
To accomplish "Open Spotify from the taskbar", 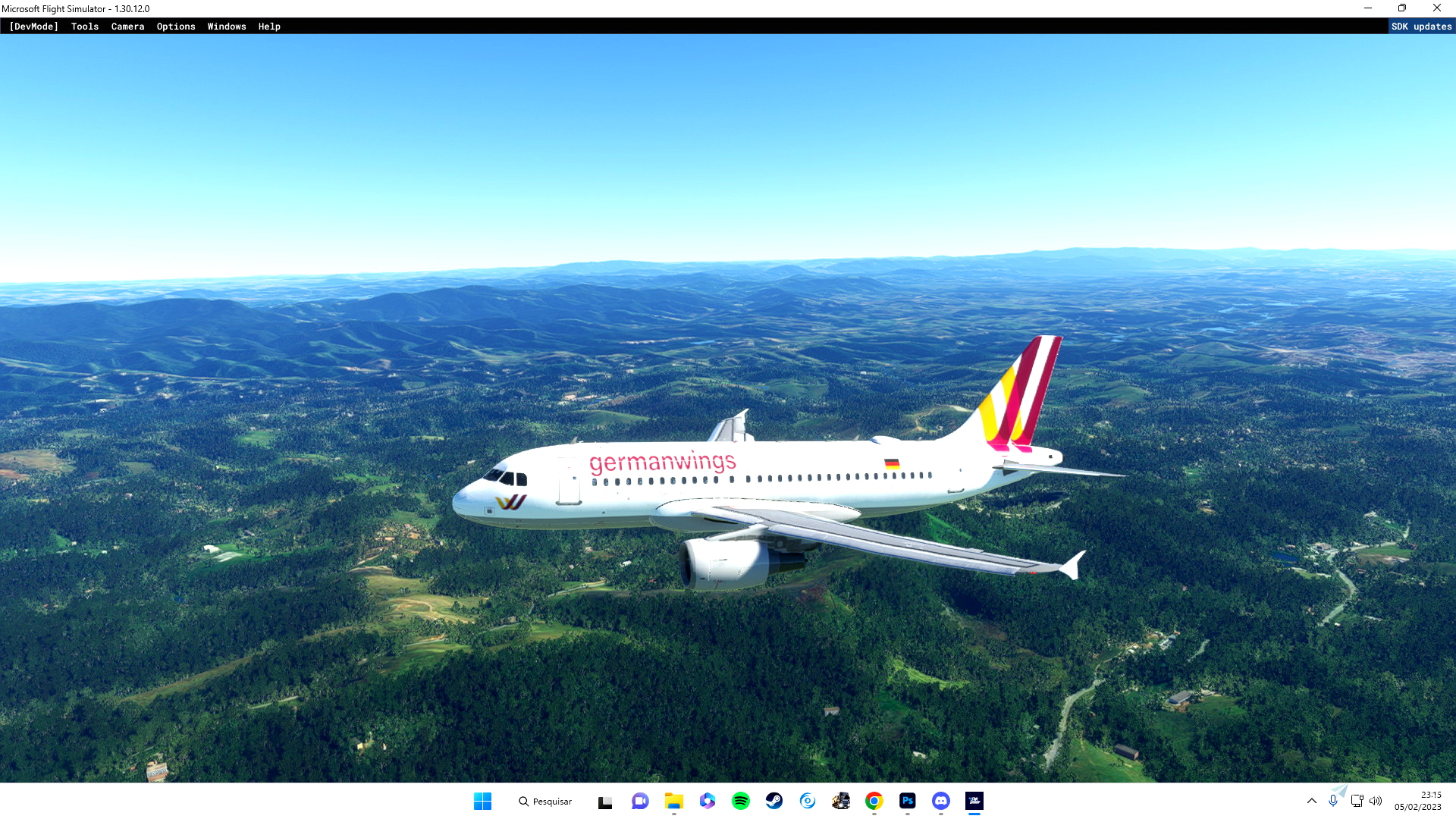I will pyautogui.click(x=741, y=801).
